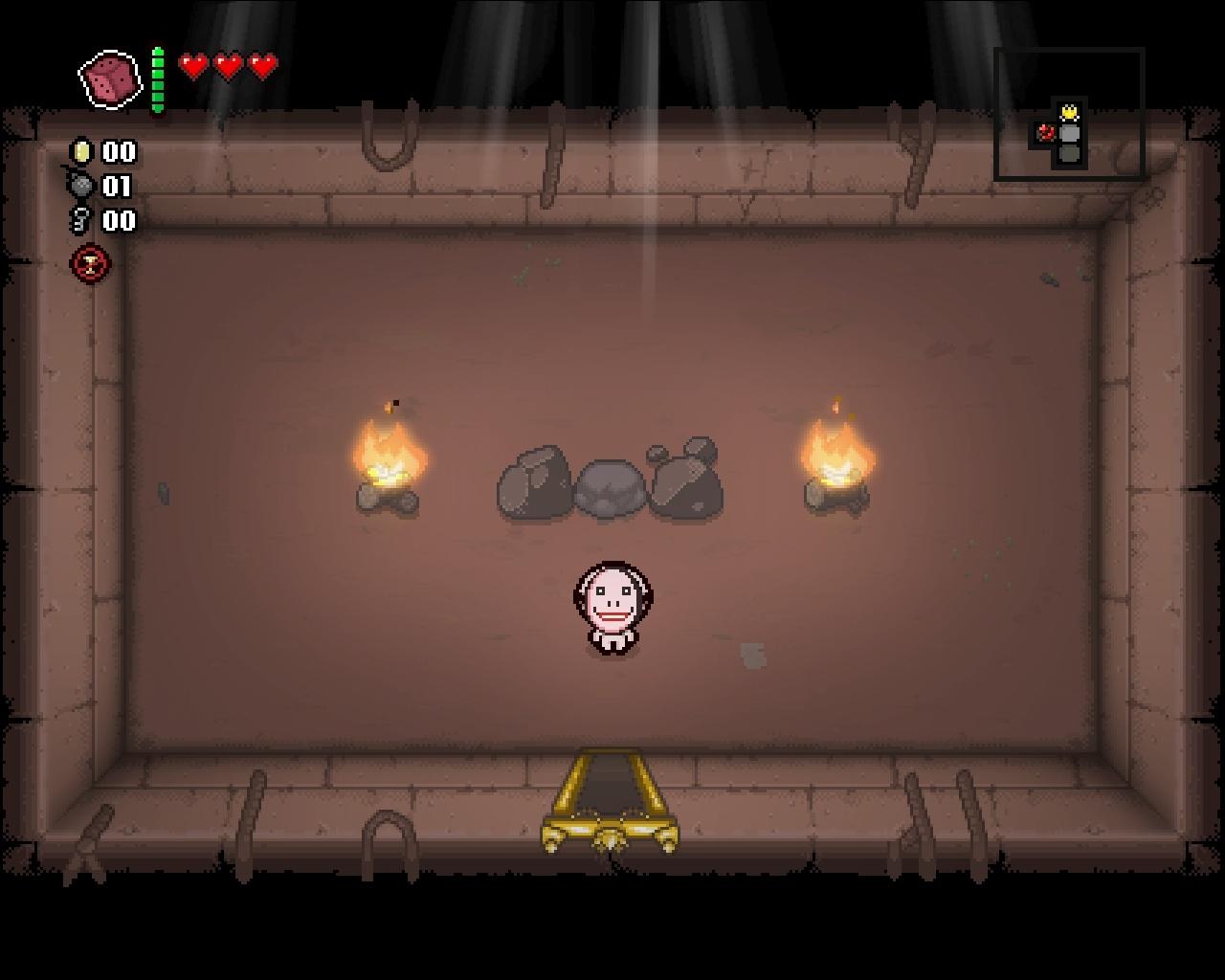The height and width of the screenshot is (980, 1225).
Task: Click the unexplored gray room on minimap
Action: (x=1069, y=154)
